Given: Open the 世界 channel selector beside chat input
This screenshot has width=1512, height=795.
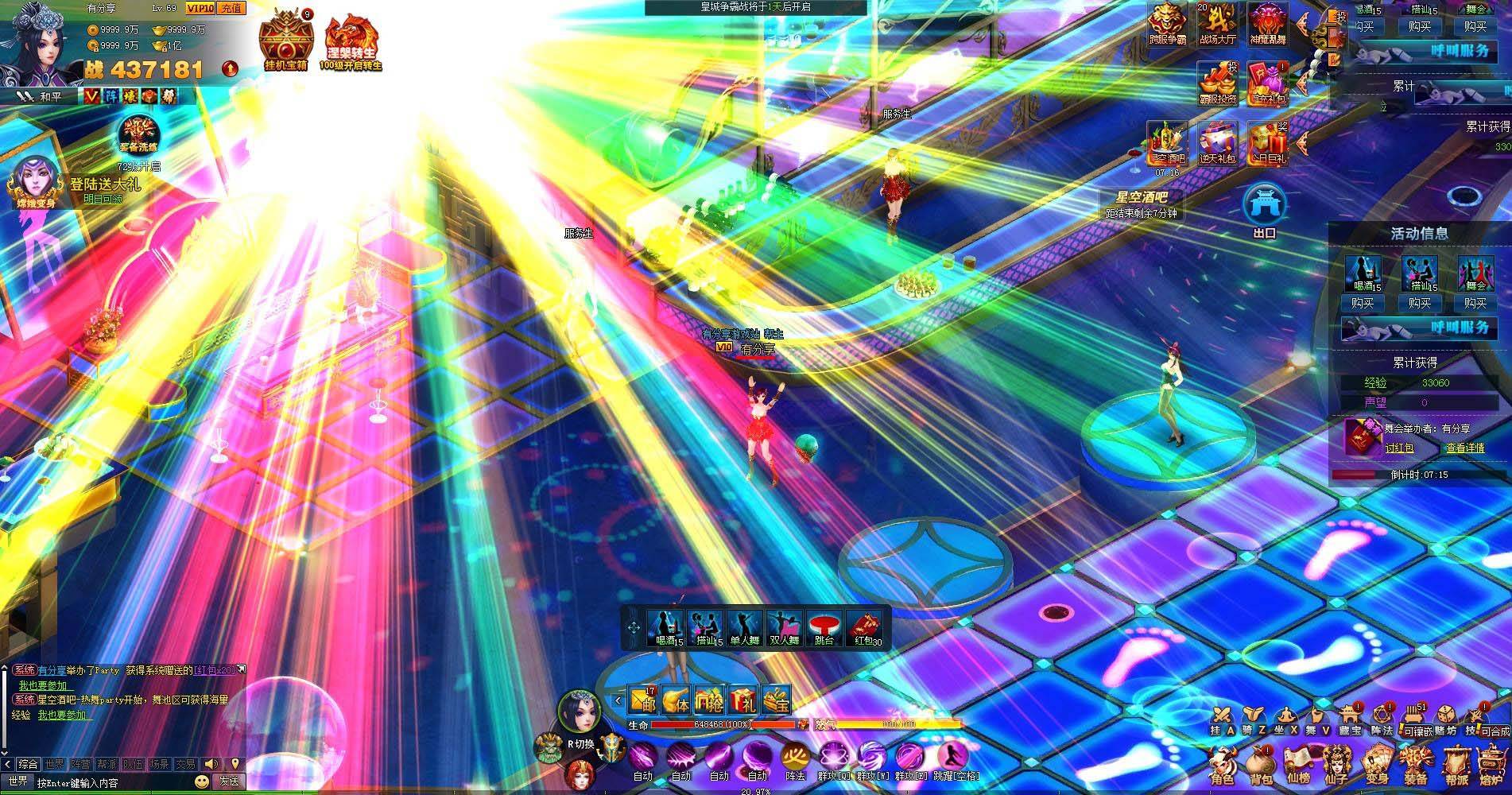Looking at the screenshot, I should tap(19, 782).
